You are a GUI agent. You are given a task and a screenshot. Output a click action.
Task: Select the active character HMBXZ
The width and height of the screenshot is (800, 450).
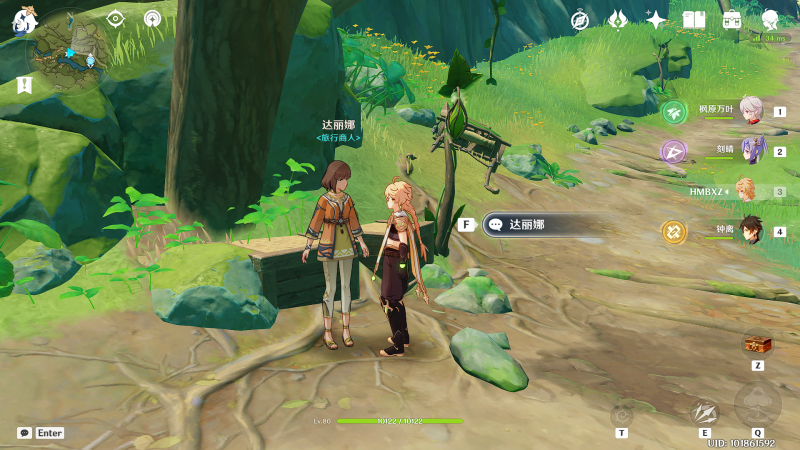[x=746, y=191]
